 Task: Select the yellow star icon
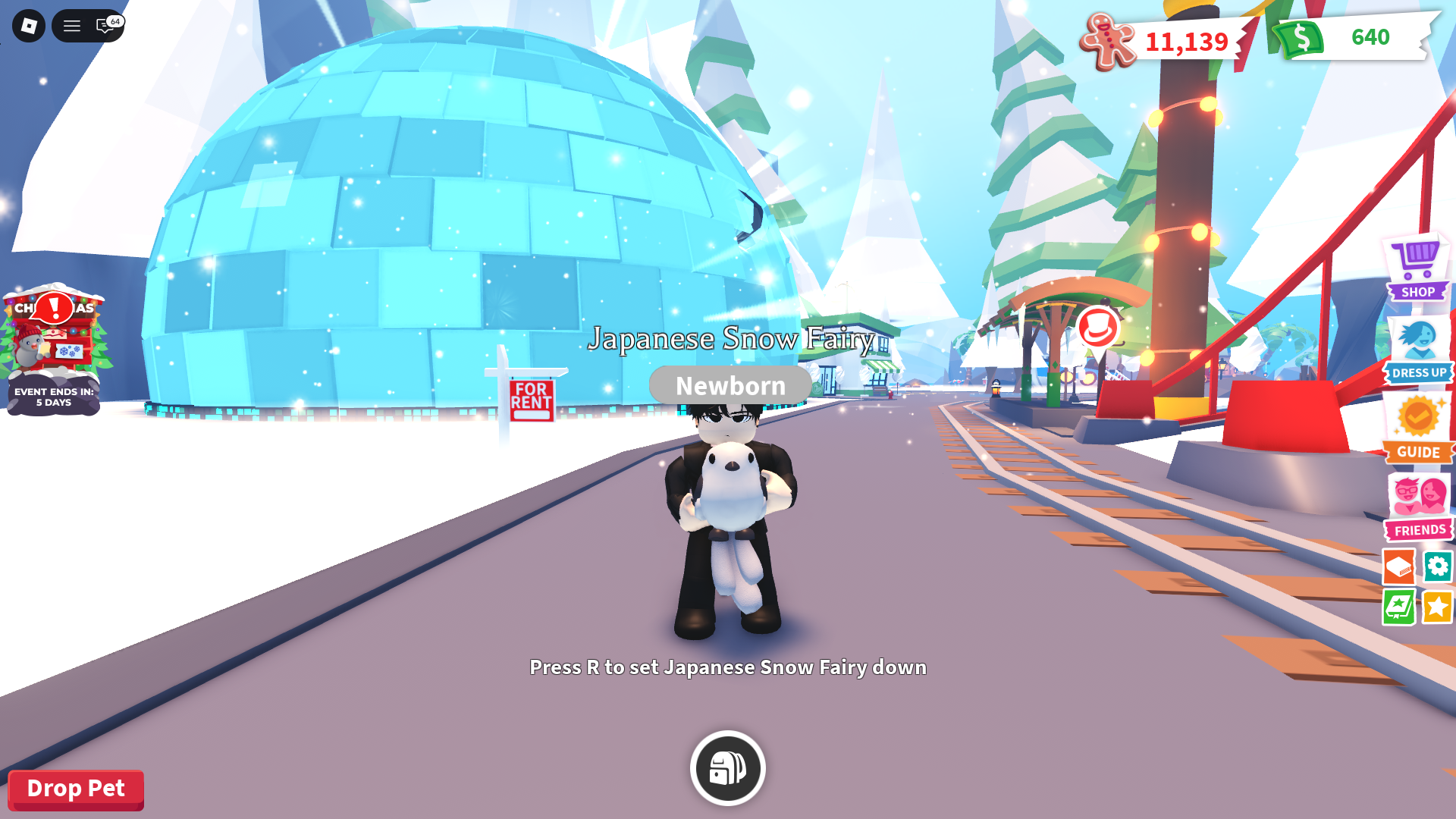click(x=1438, y=607)
